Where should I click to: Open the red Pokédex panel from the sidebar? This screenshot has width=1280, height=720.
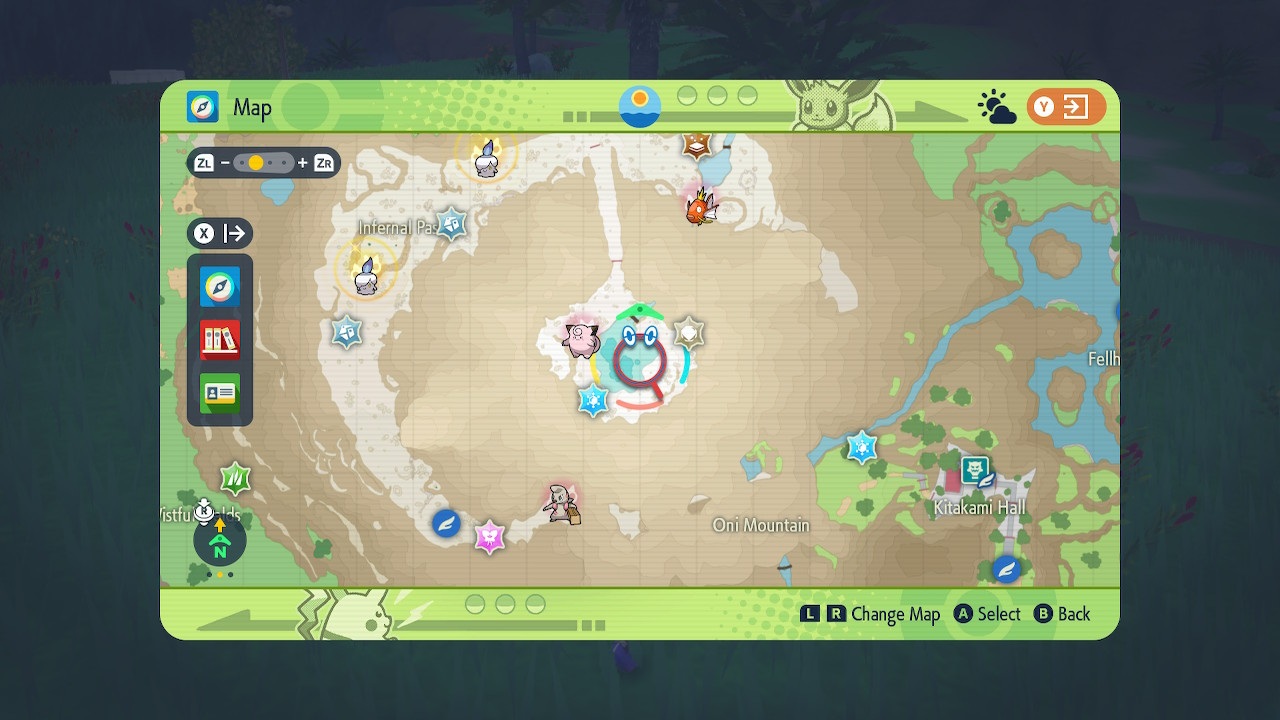click(219, 339)
